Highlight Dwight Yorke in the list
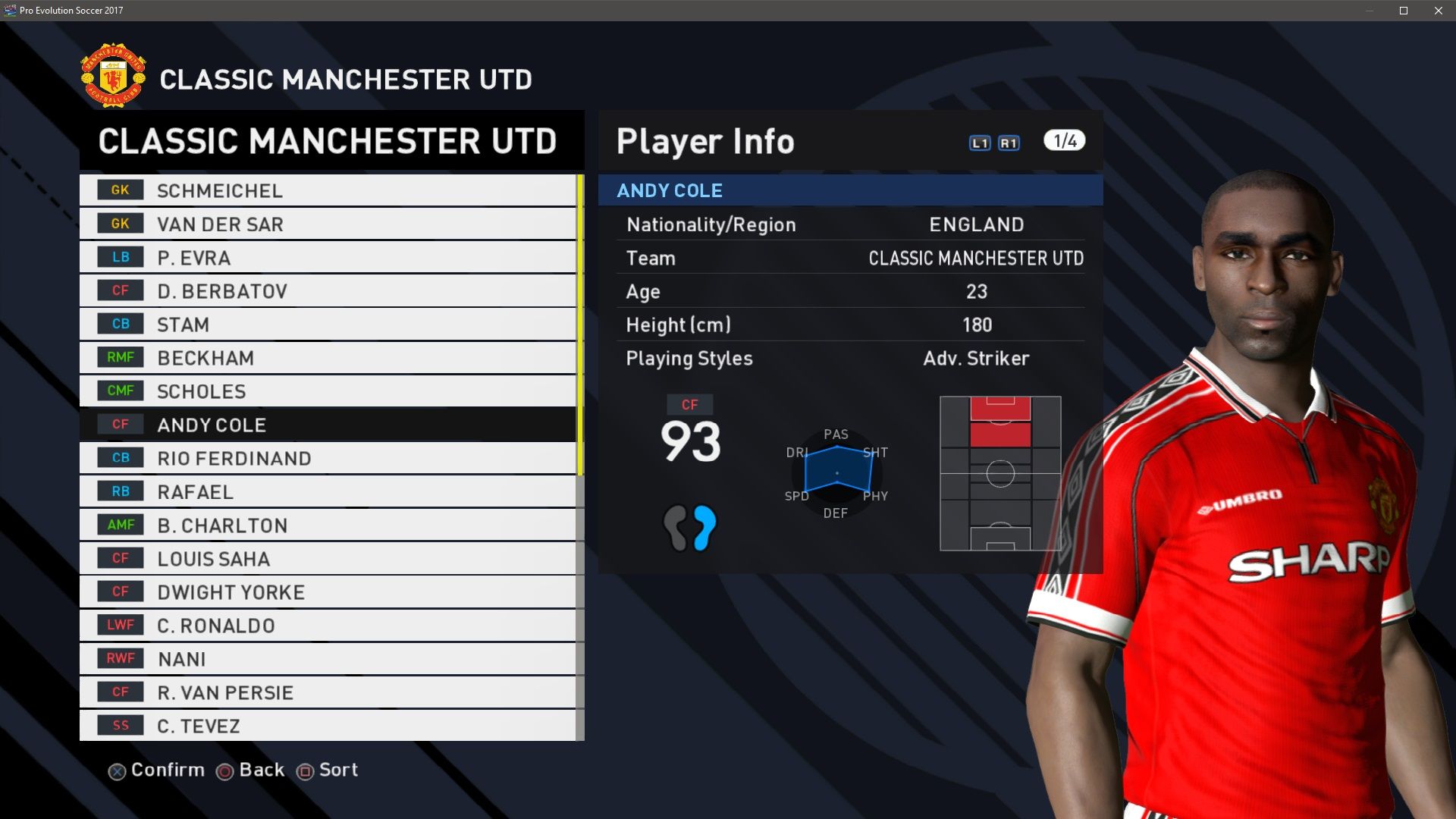 point(328,591)
